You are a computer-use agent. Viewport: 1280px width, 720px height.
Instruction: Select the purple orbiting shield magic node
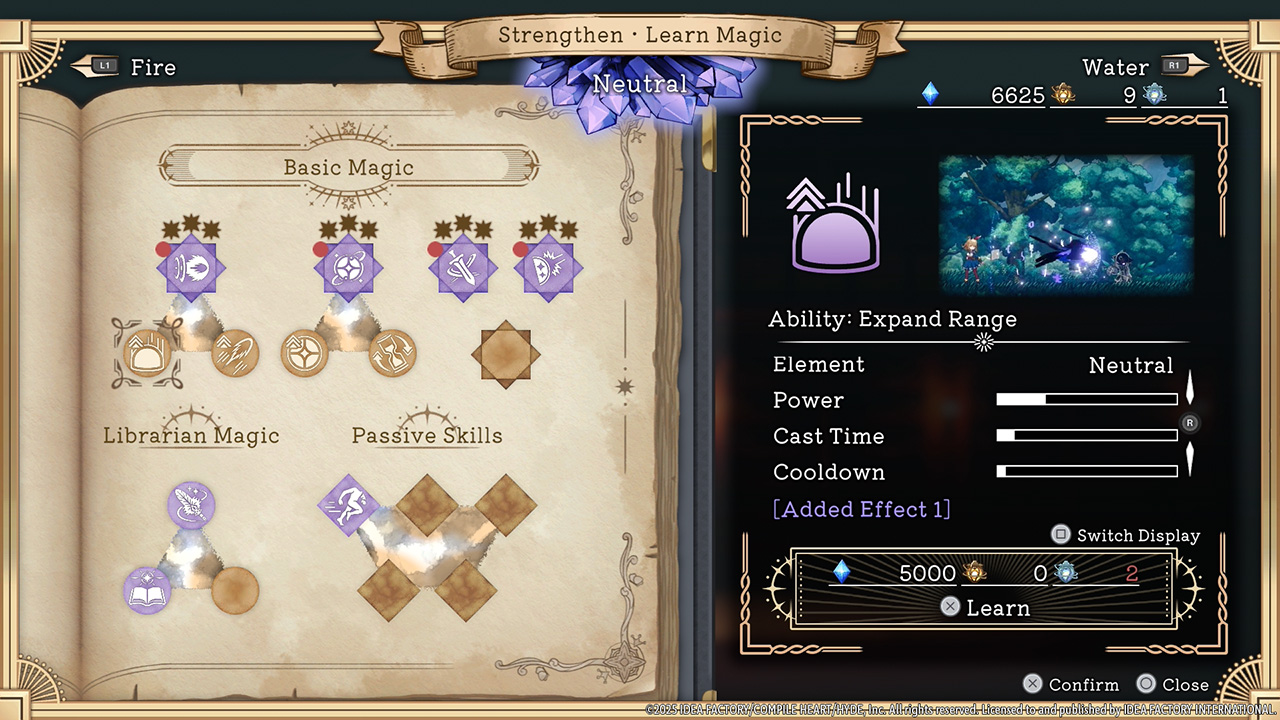(x=348, y=268)
